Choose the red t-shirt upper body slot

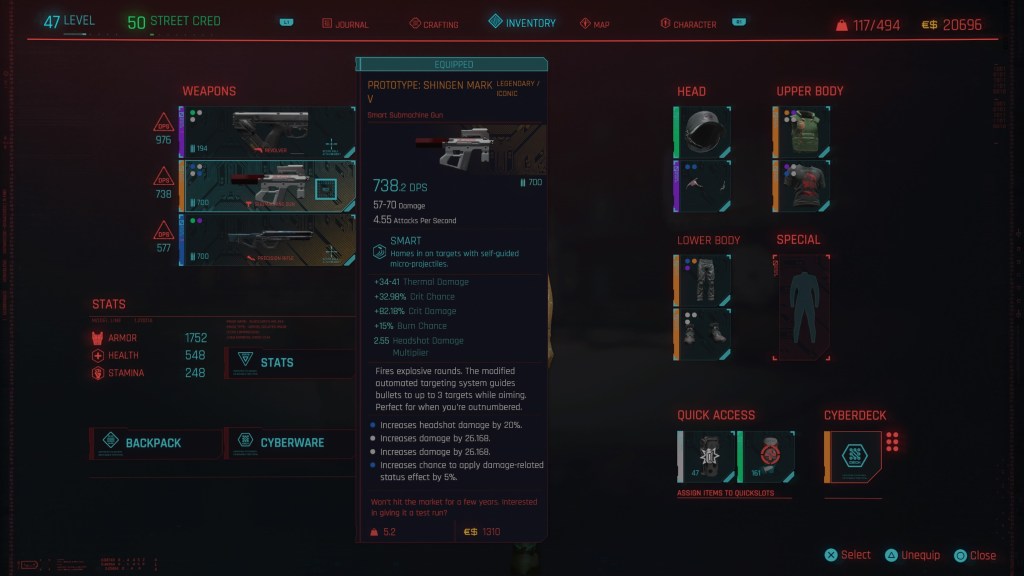tap(802, 185)
